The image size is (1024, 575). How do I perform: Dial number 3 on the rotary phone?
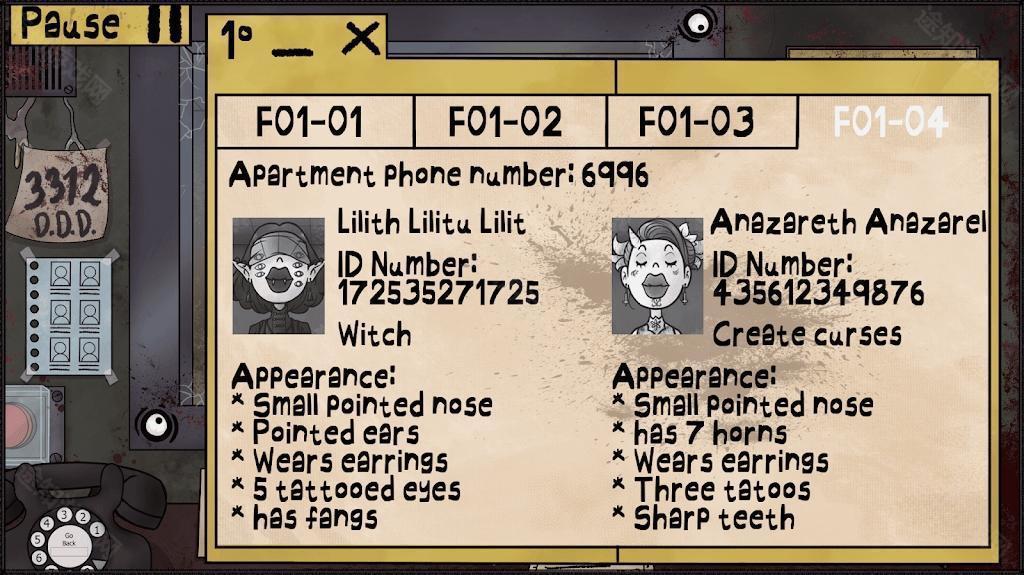[66, 514]
